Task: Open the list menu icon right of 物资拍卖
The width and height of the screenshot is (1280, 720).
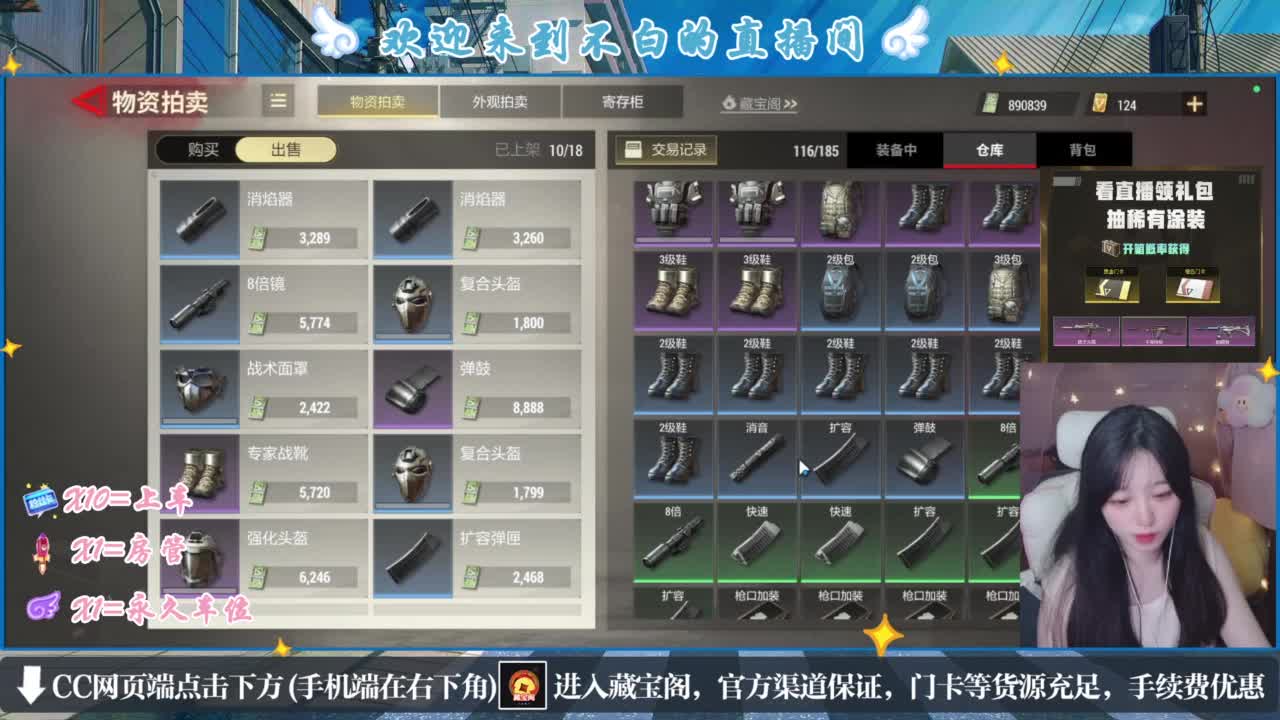Action: pos(277,100)
